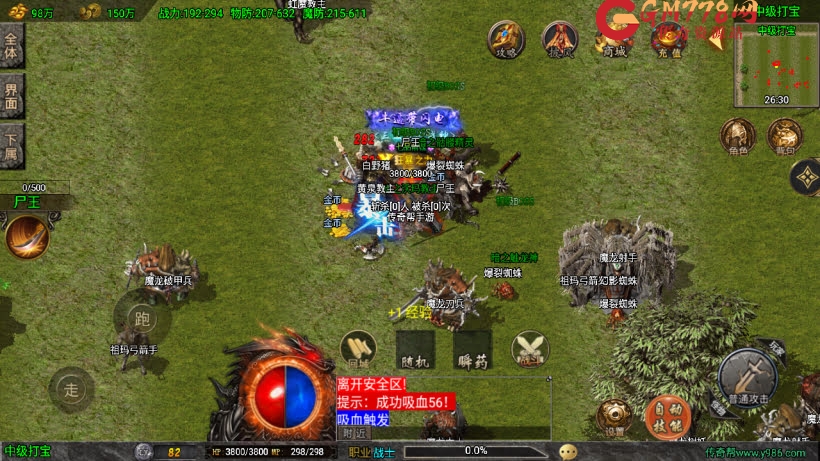Select the 下属 tab on left edge

[x=11, y=148]
